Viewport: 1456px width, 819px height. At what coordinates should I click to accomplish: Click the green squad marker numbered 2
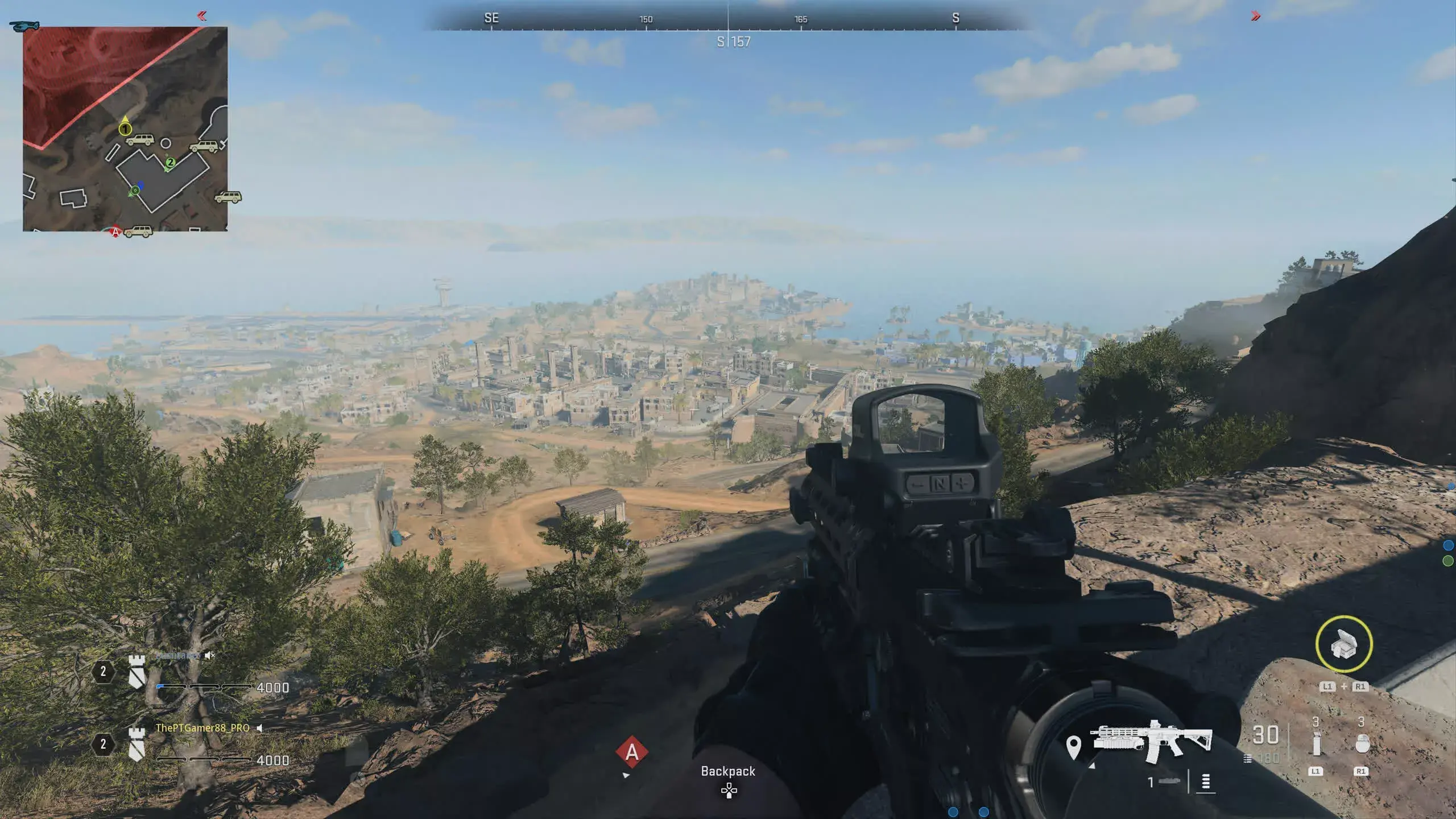[169, 163]
